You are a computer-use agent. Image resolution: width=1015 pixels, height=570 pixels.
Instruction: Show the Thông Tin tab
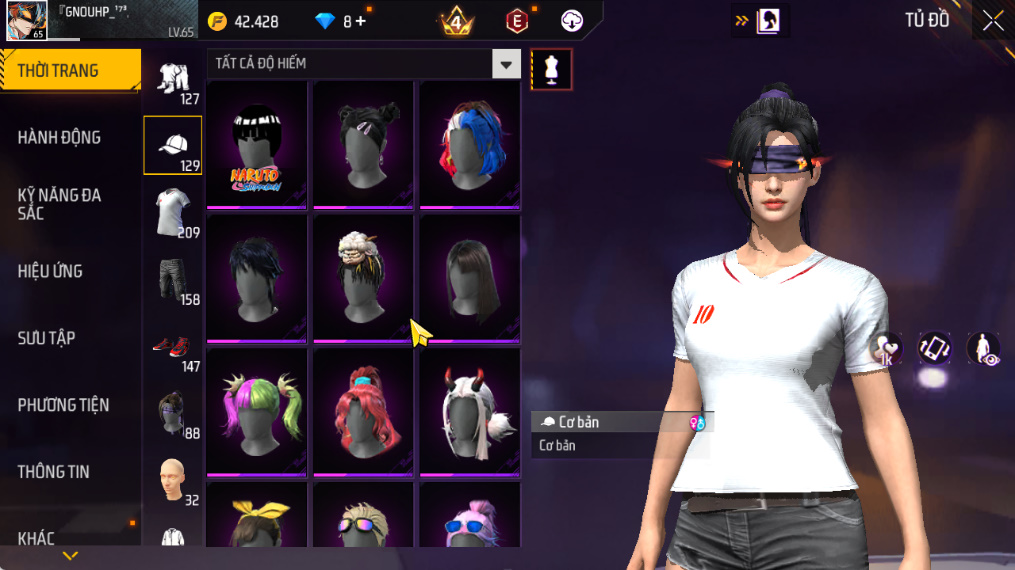[54, 472]
